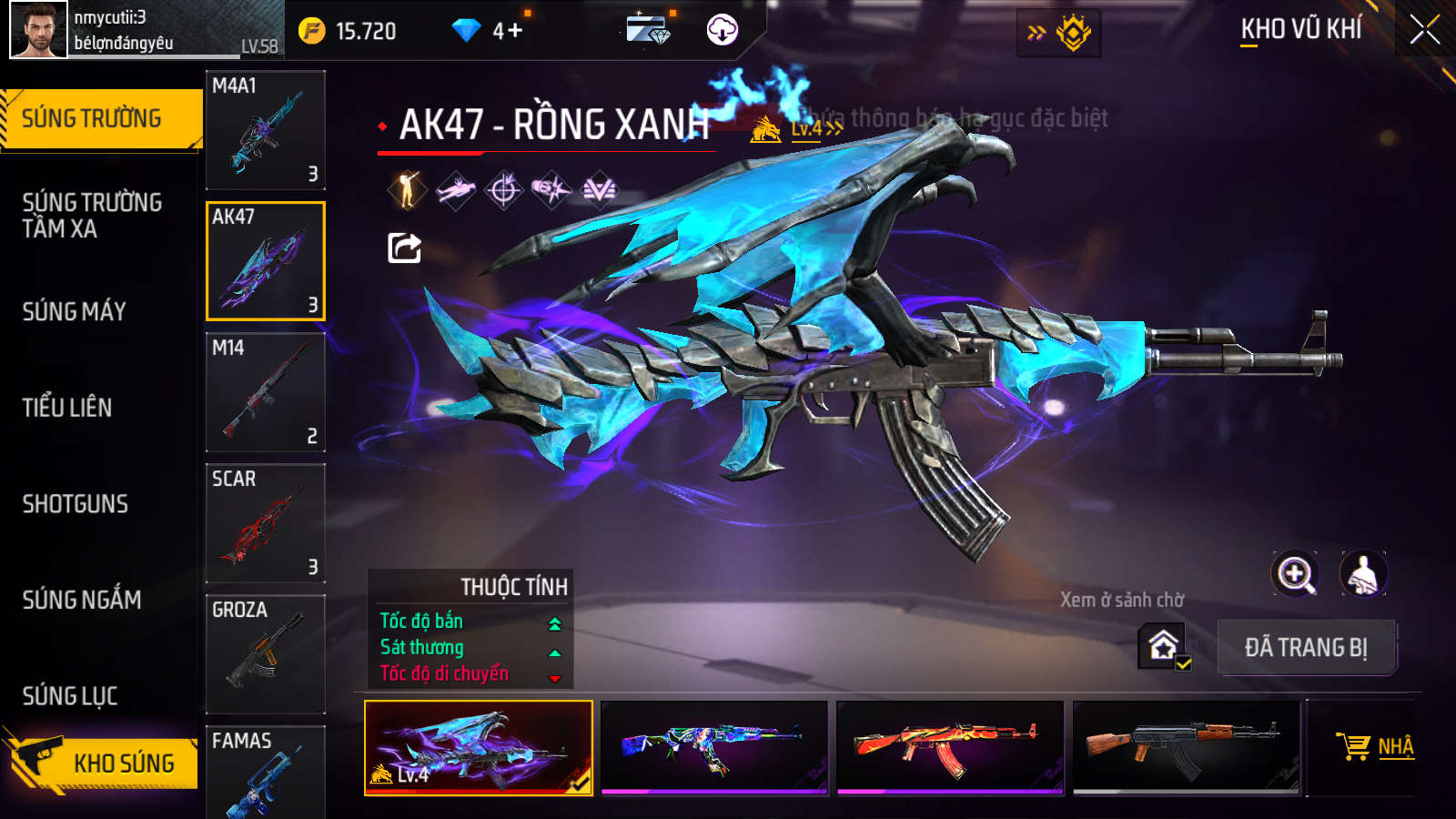The height and width of the screenshot is (819, 1456).
Task: Zoom in with the magnifier icon
Action: (x=1295, y=574)
